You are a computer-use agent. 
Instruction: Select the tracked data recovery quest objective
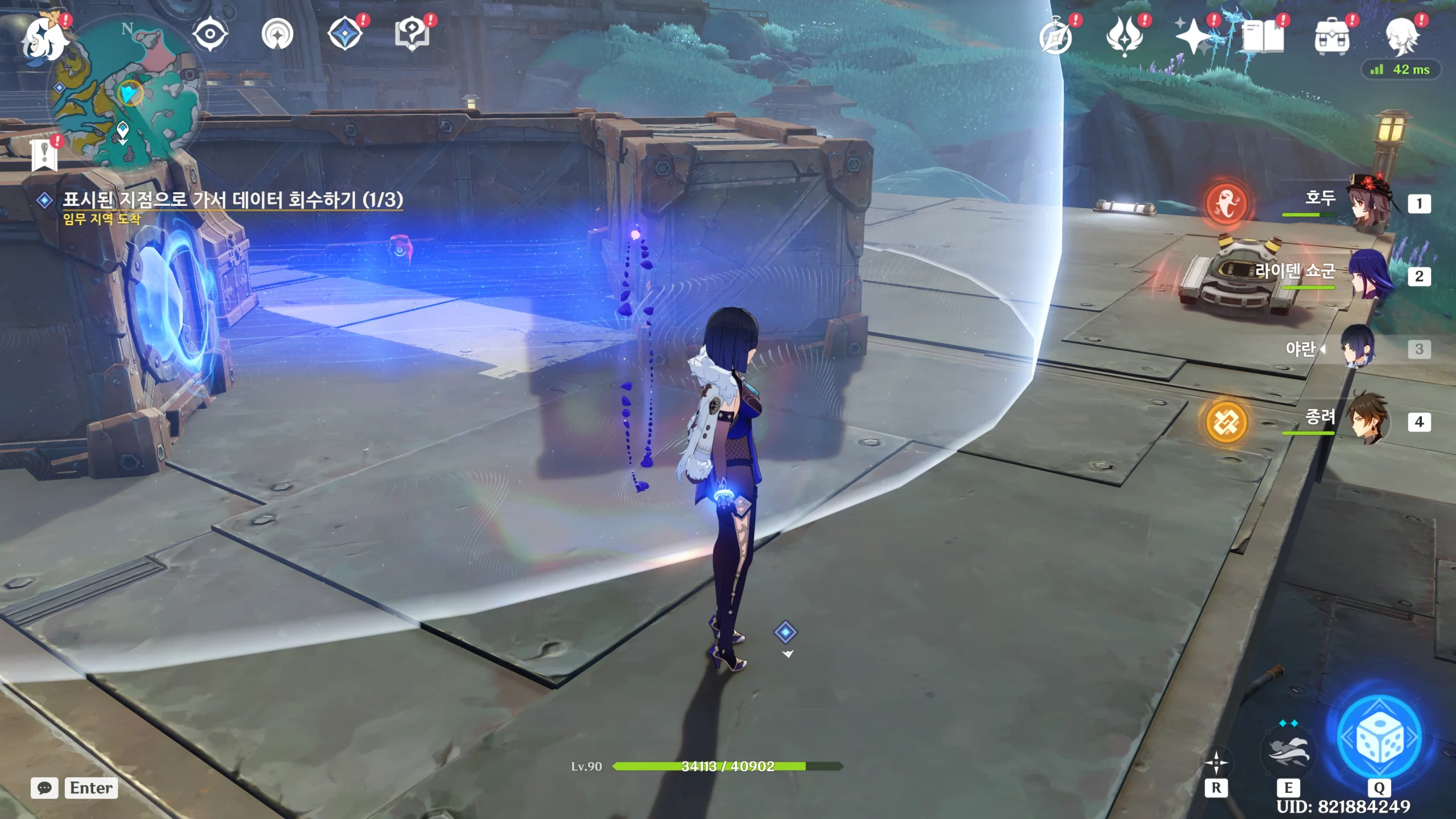(232, 200)
